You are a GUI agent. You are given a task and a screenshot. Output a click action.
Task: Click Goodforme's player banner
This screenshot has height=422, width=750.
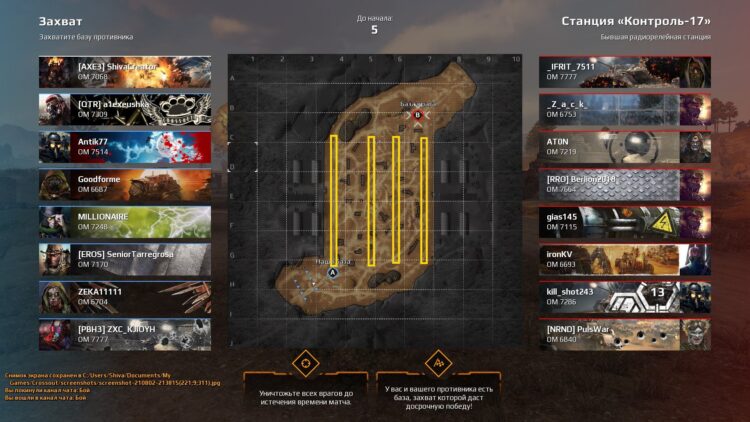(x=125, y=184)
